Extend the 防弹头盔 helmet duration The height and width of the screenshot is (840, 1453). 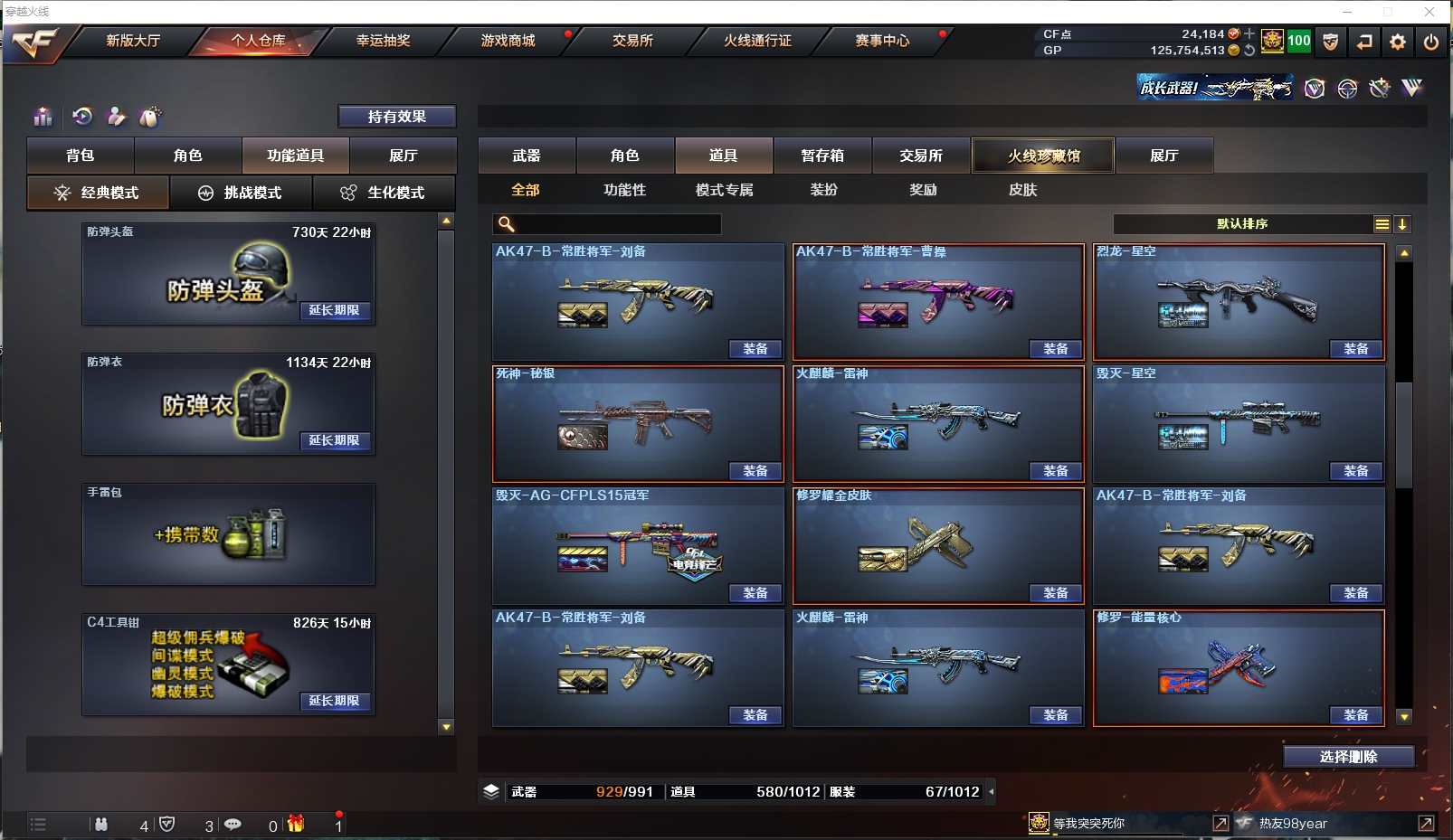(334, 310)
